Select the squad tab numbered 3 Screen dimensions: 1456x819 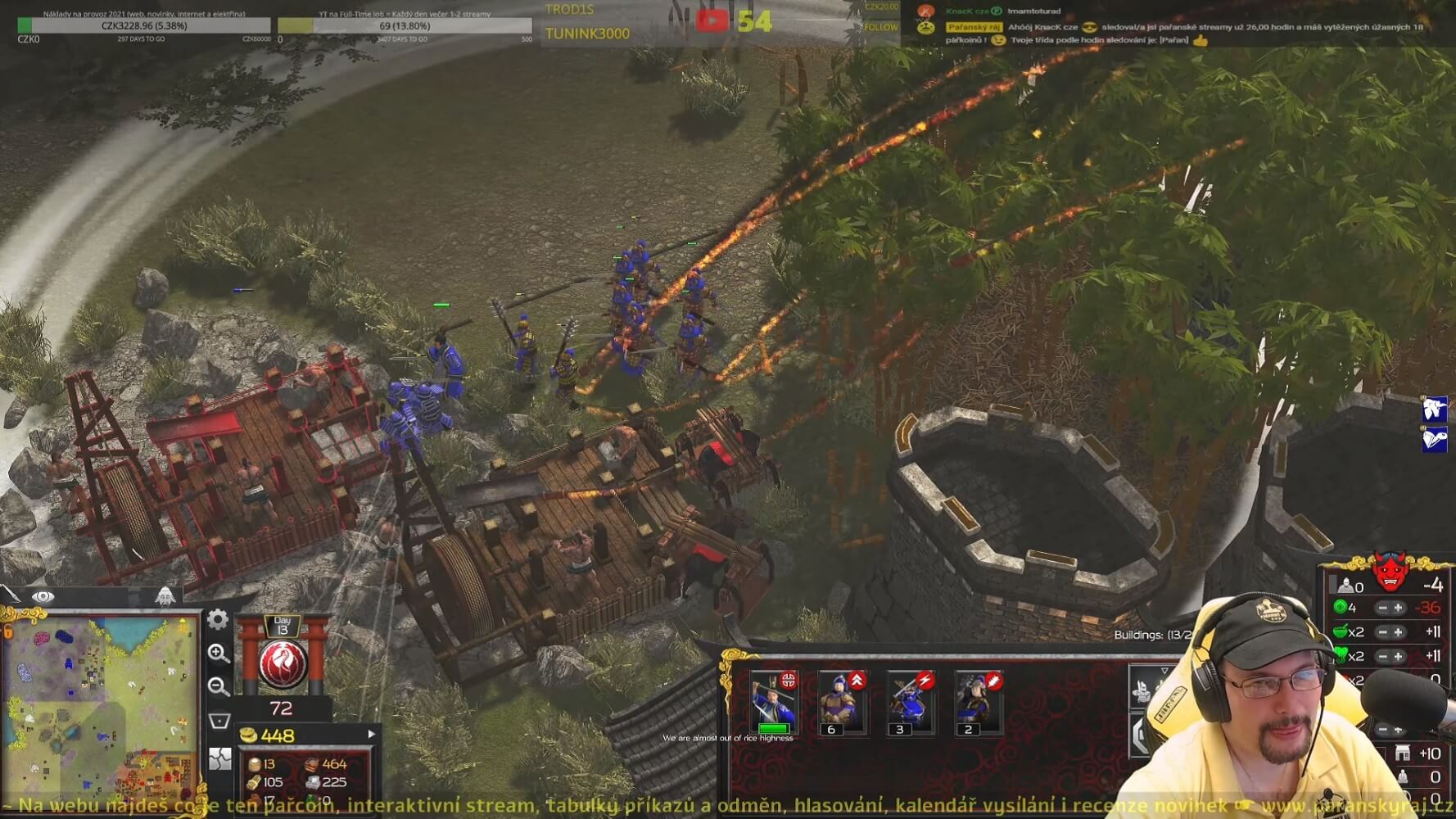(x=899, y=730)
